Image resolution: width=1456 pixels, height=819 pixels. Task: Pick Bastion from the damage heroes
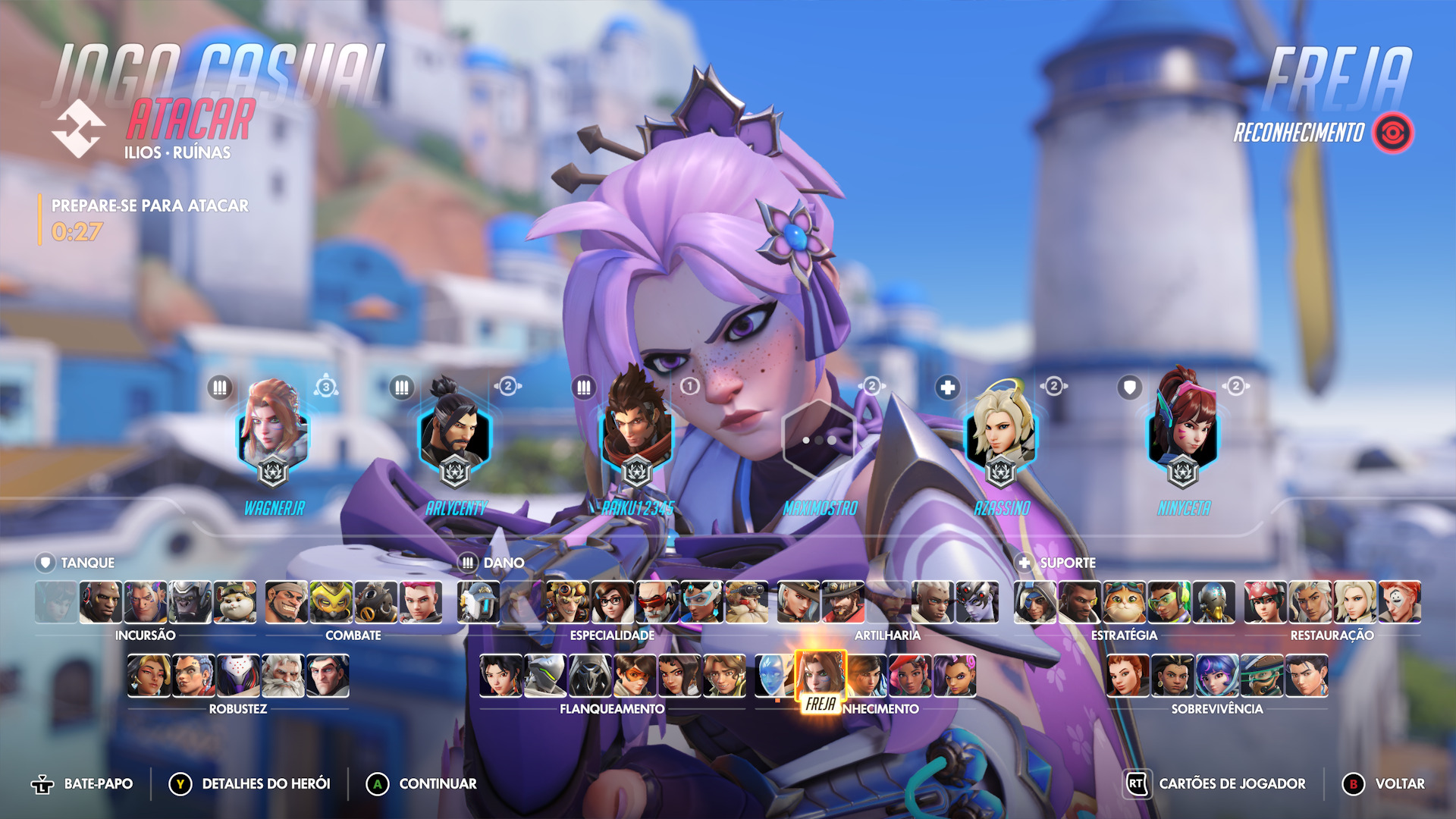pyautogui.click(x=479, y=603)
